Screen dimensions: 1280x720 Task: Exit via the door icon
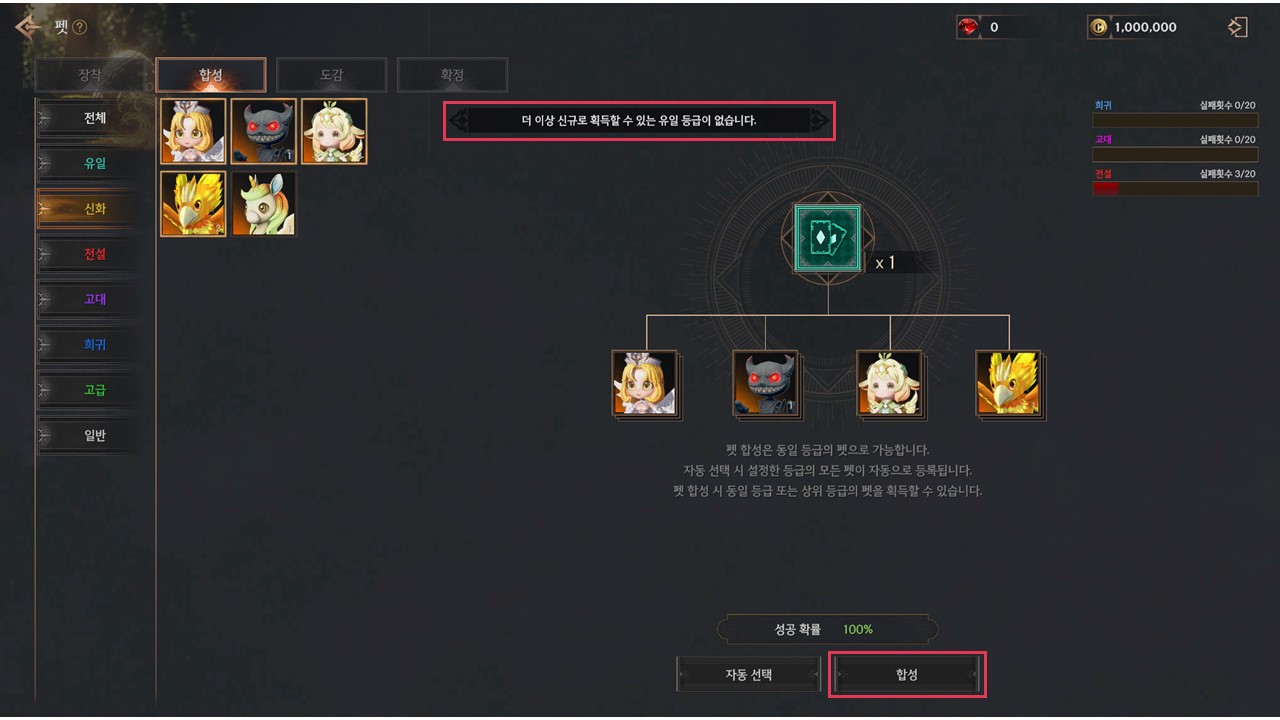(x=1238, y=27)
